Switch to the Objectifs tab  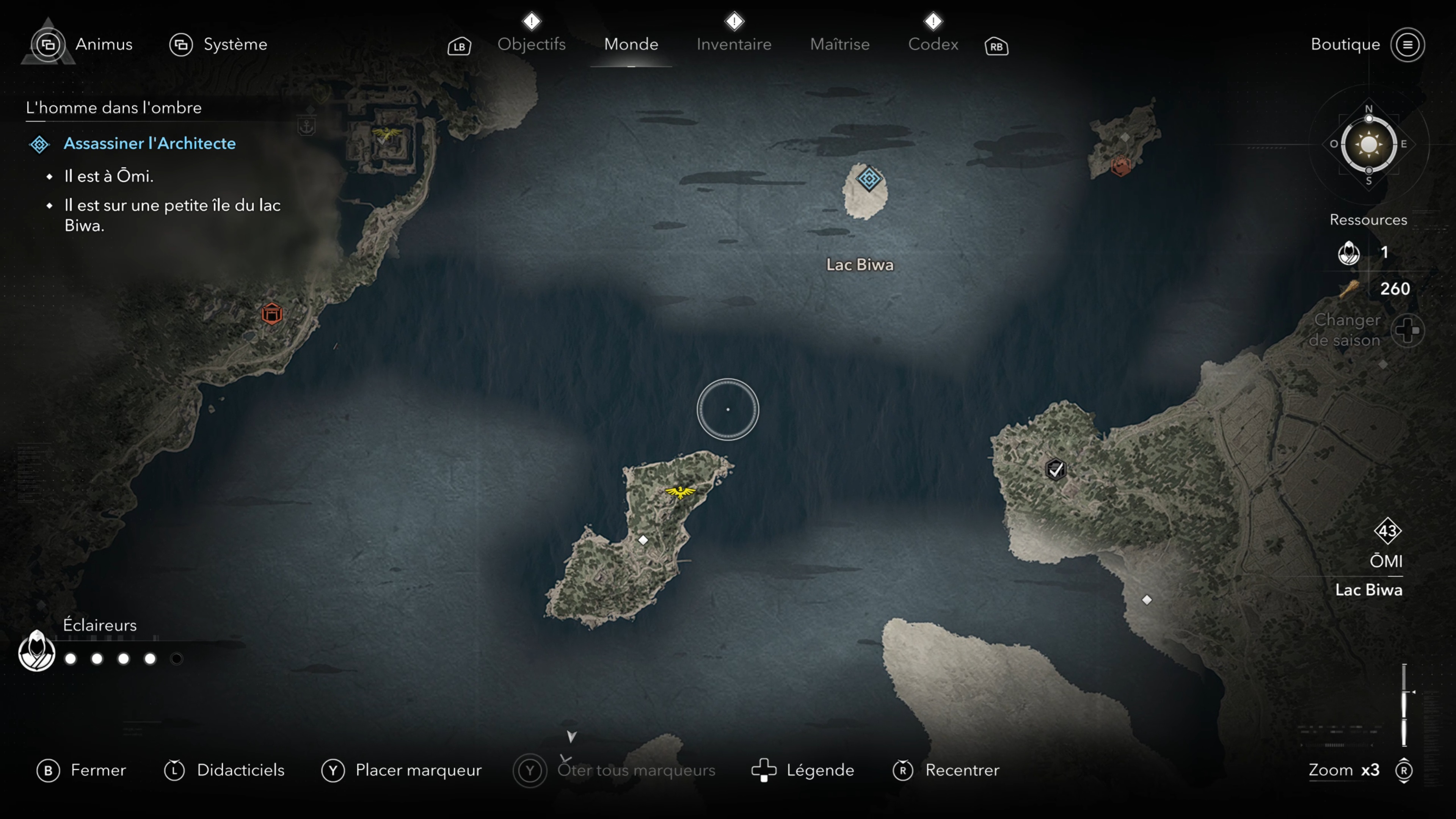[531, 44]
